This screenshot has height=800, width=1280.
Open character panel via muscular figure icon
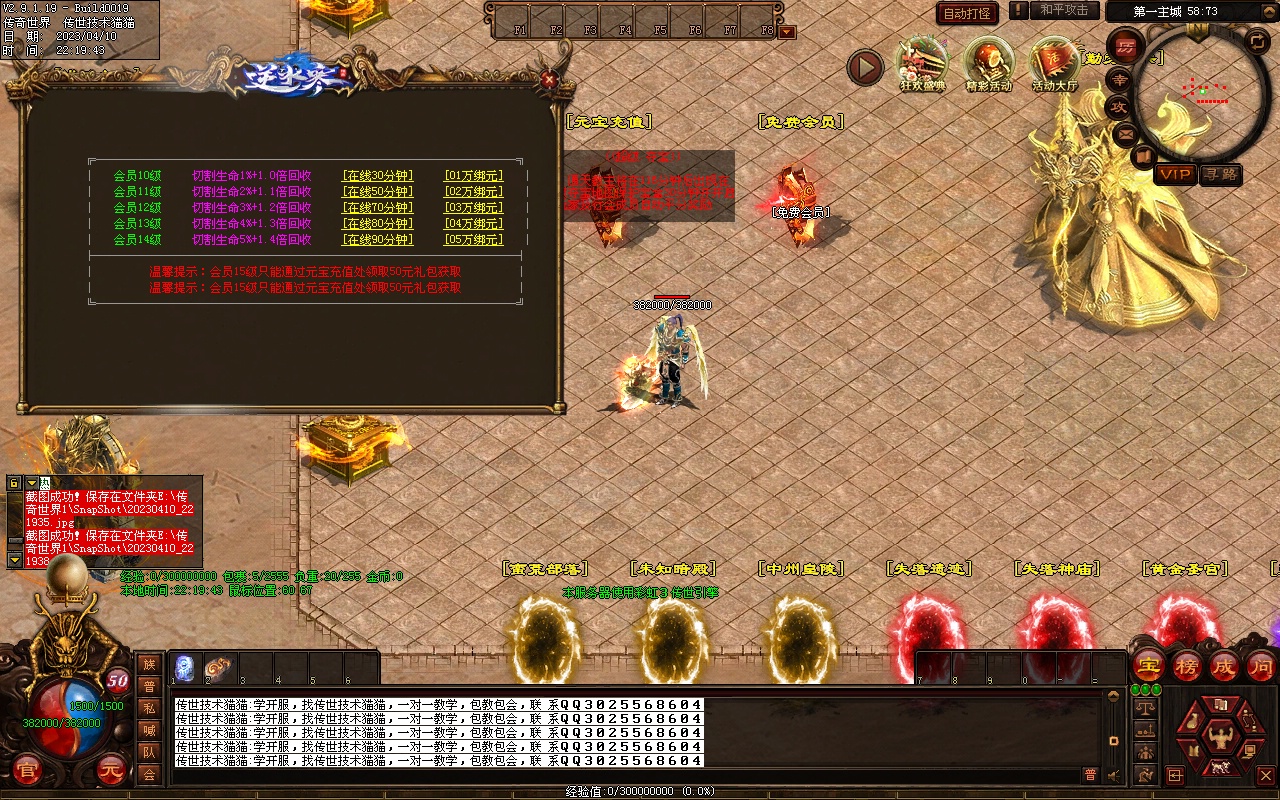click(x=1219, y=739)
